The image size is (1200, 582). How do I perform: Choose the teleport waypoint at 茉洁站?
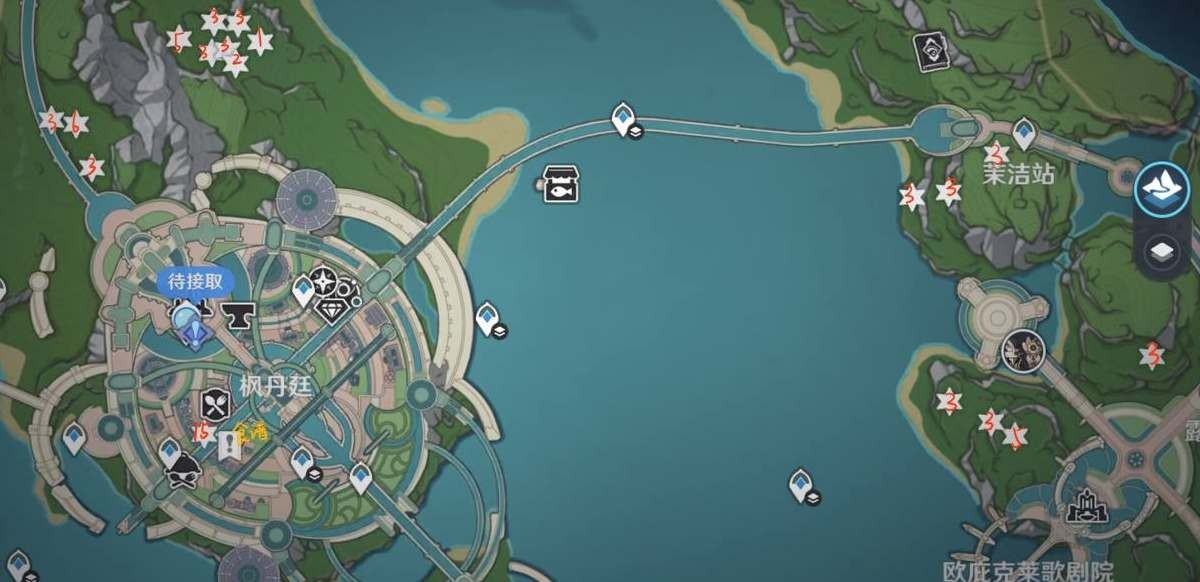click(x=1023, y=132)
